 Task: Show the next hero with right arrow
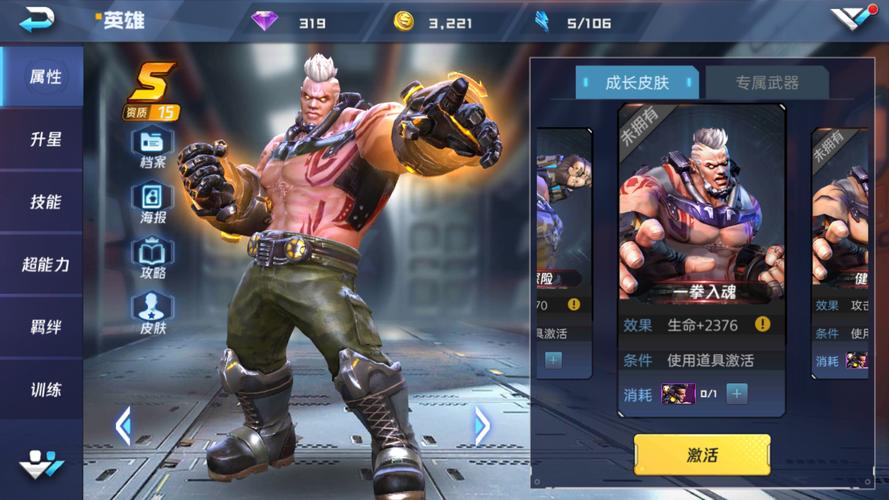tap(482, 426)
